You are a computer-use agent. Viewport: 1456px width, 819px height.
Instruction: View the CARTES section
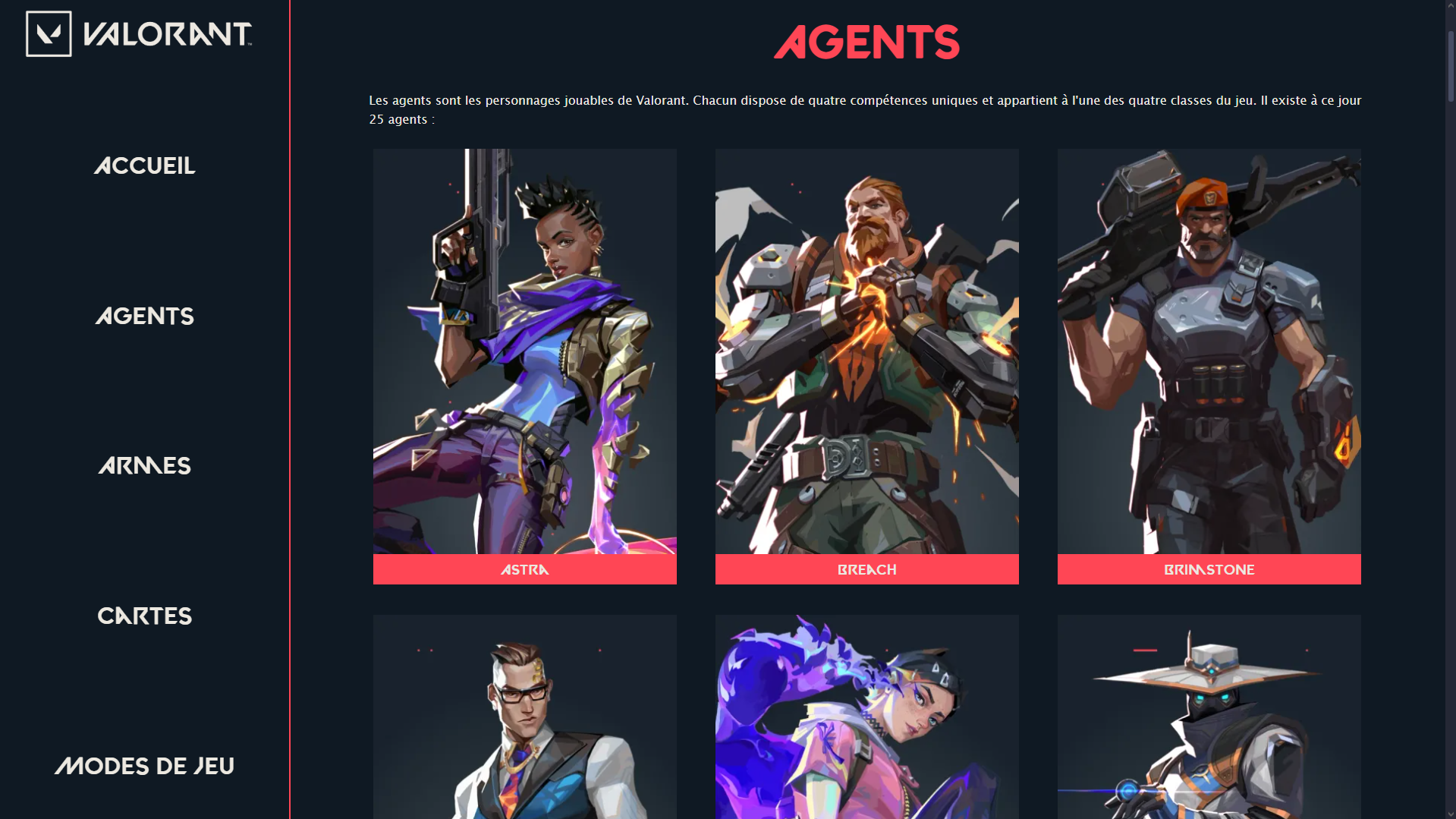144,616
